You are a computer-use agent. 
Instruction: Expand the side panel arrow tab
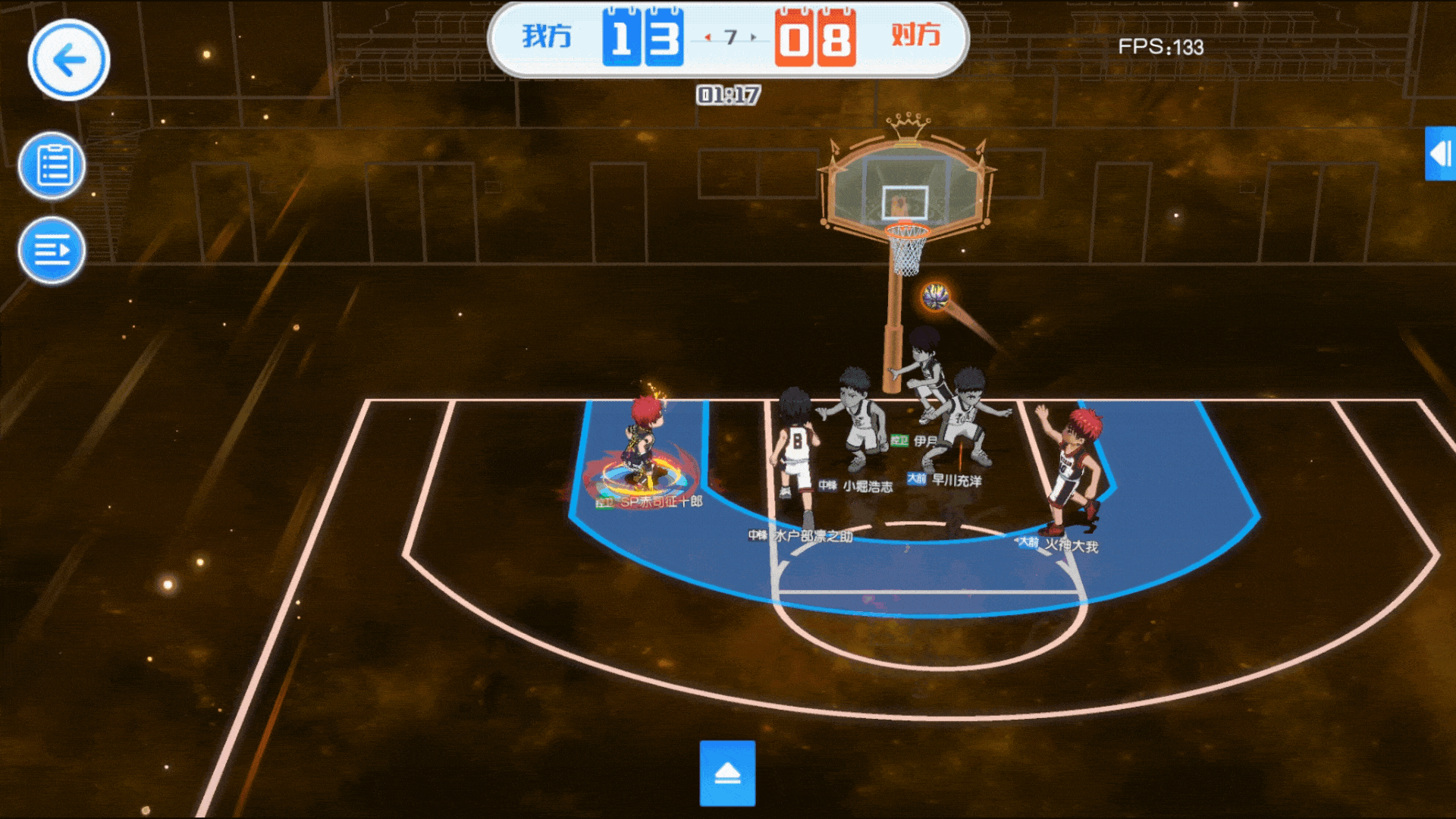(x=1440, y=154)
